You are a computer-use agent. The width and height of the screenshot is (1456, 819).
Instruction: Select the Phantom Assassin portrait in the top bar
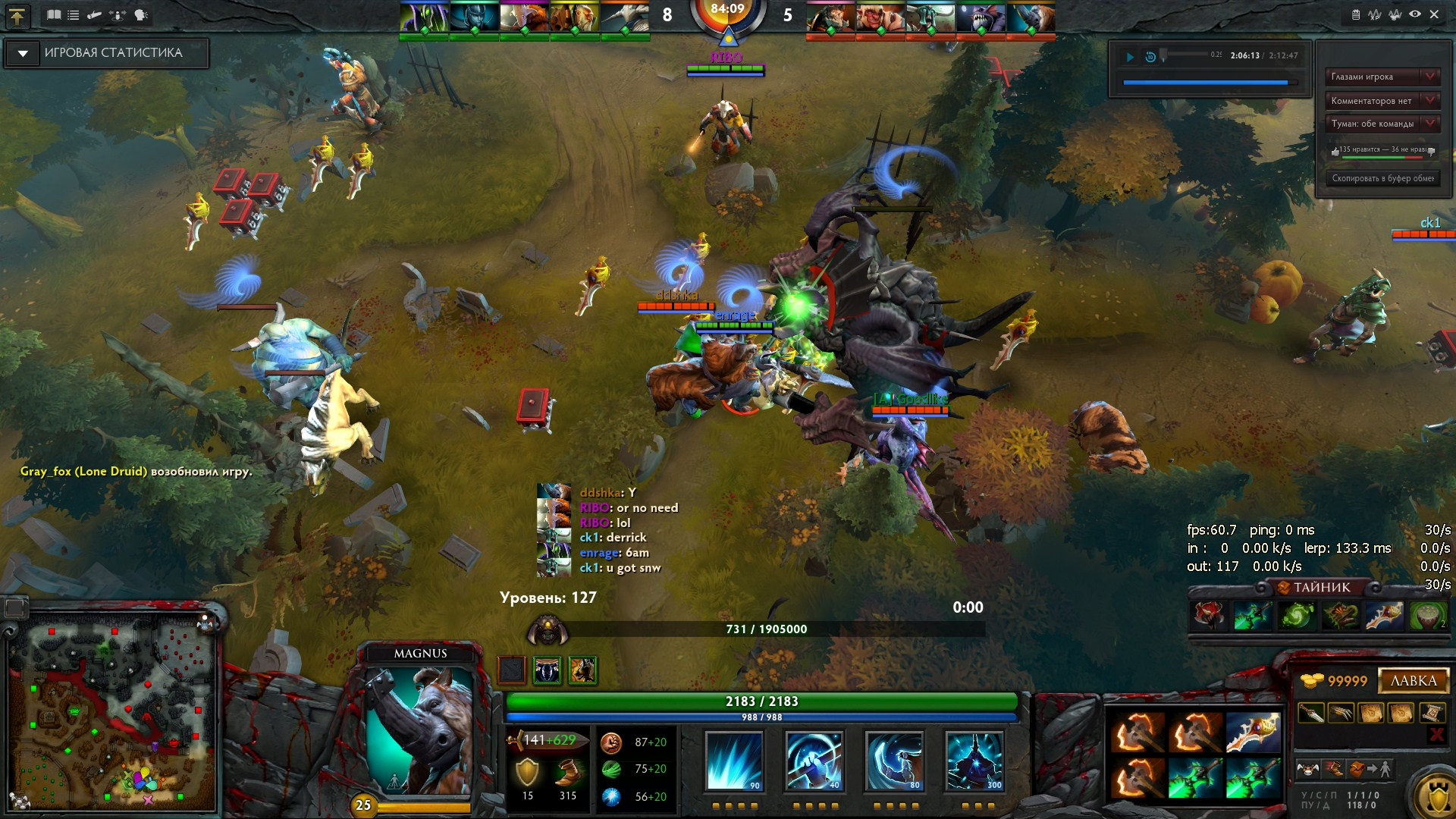(x=473, y=18)
